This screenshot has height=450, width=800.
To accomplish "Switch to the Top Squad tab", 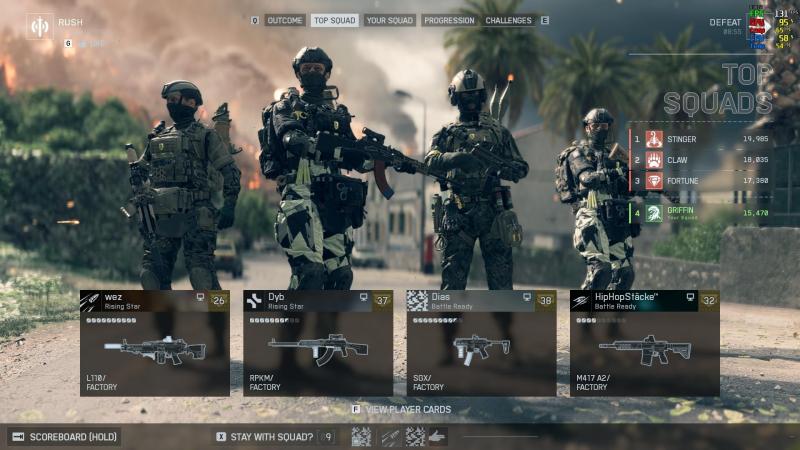I will click(x=334, y=20).
